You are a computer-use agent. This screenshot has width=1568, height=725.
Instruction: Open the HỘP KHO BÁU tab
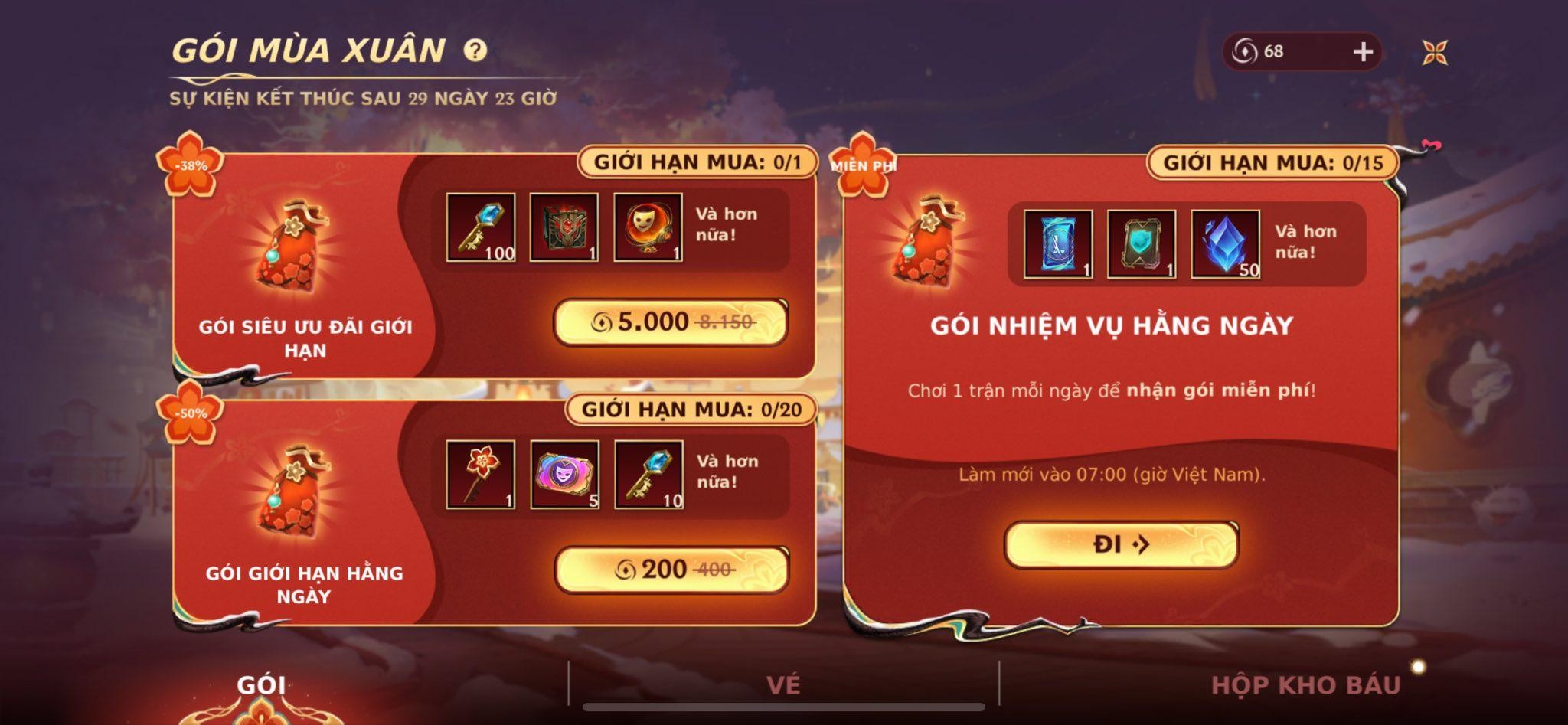[1305, 684]
